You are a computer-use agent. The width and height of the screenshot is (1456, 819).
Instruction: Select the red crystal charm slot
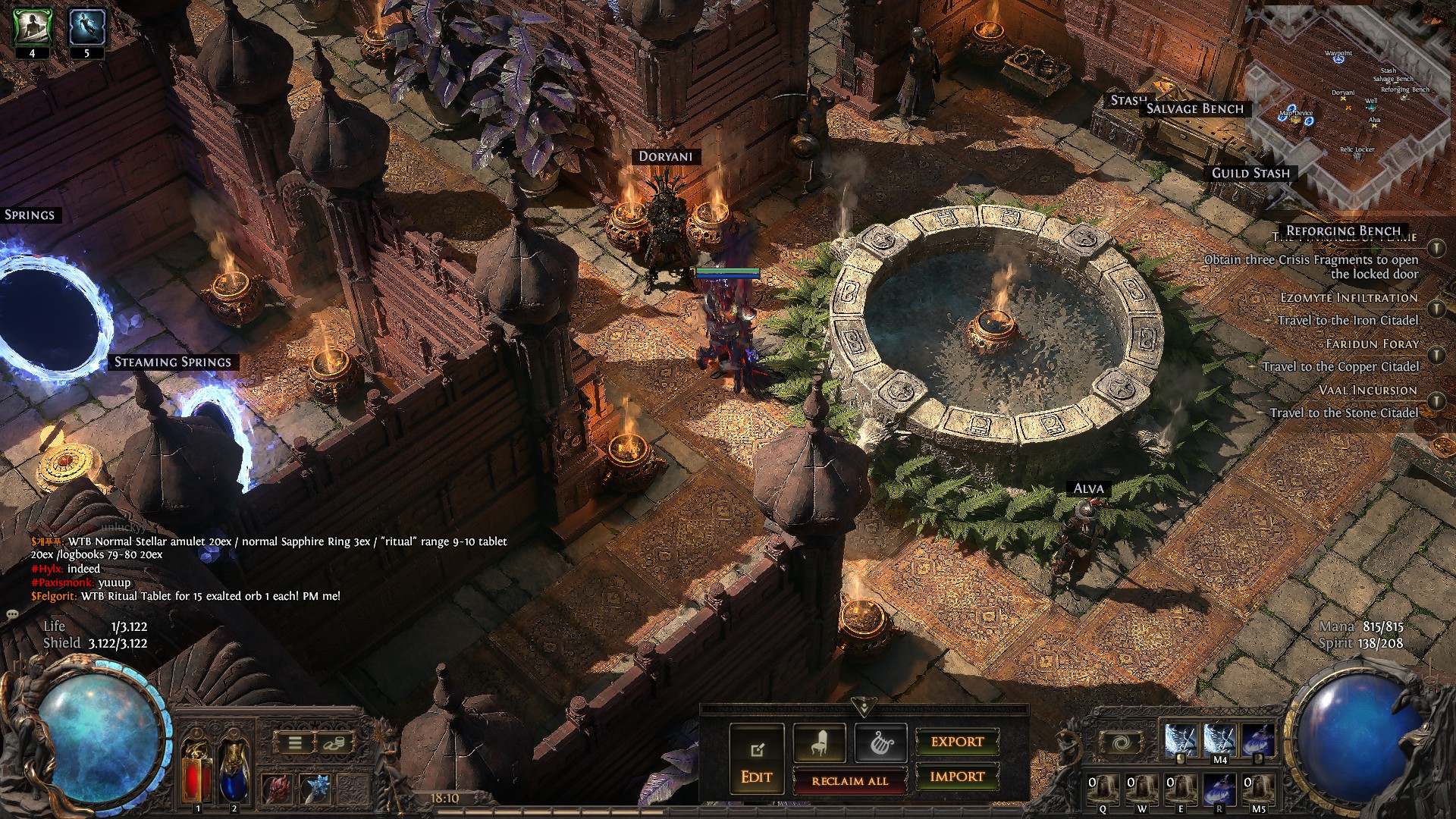[277, 789]
